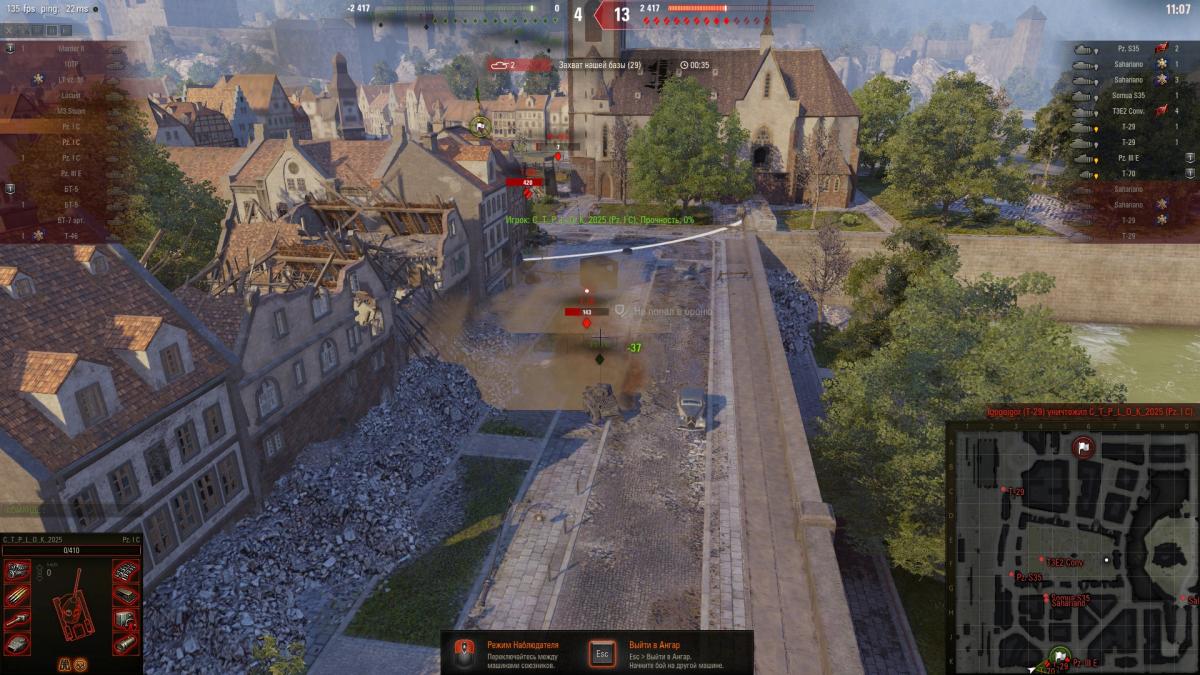Select the LT vz. 38 player row
The image size is (1200, 675).
(x=70, y=79)
